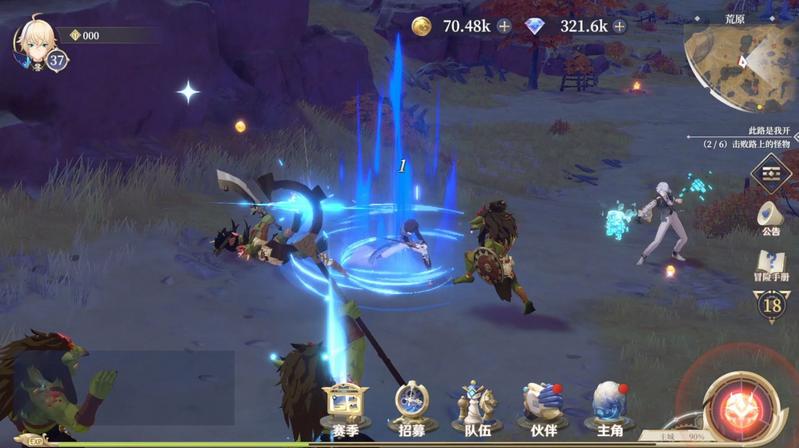Add more gold coins with the plus button
This screenshot has height=448, width=799.
(504, 26)
